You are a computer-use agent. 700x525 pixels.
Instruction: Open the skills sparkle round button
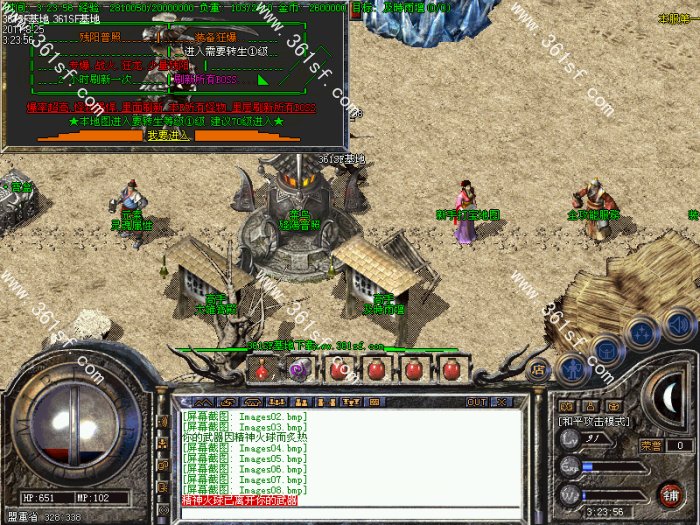641,333
